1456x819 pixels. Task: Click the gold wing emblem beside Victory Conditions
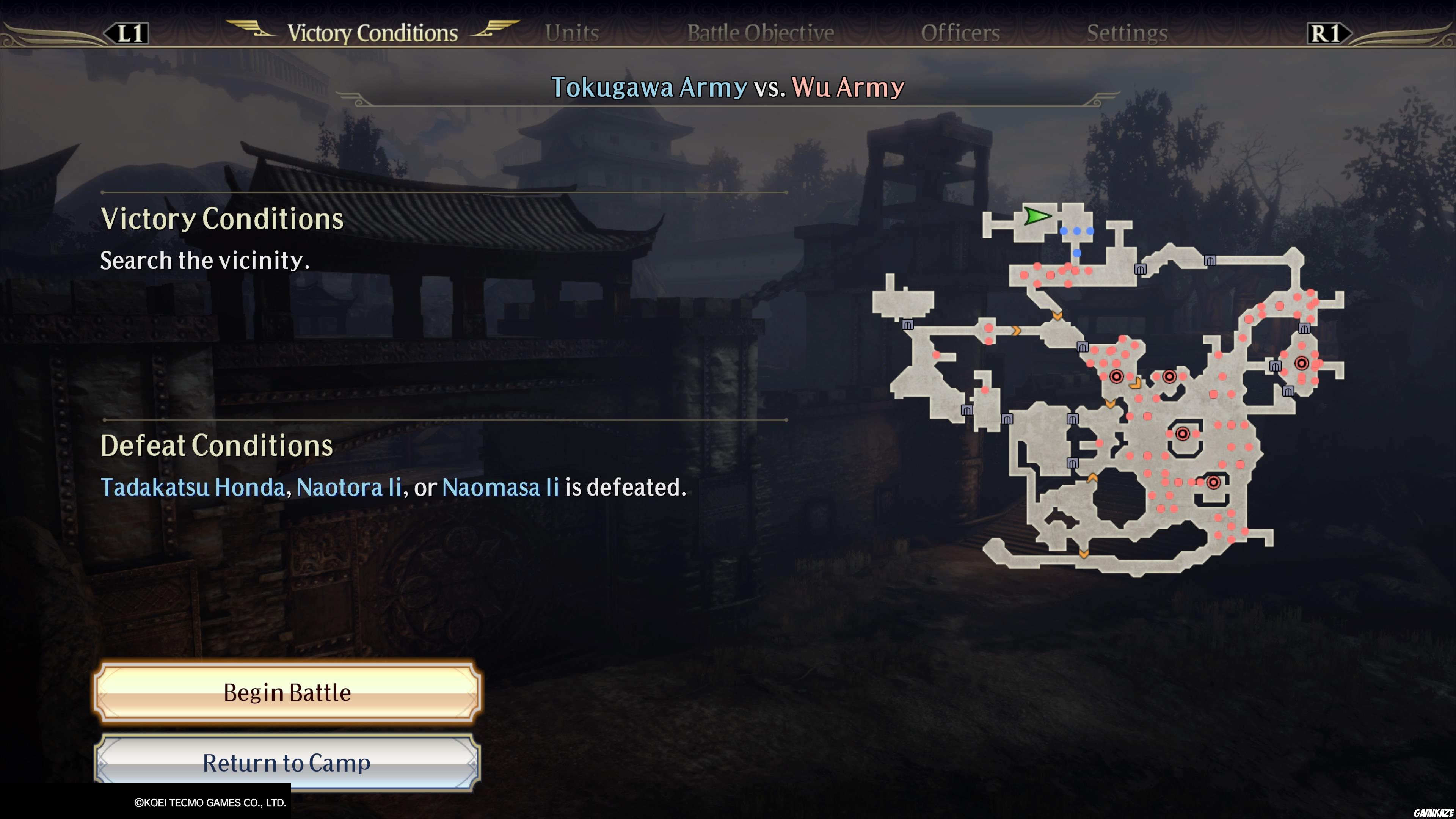pyautogui.click(x=249, y=31)
